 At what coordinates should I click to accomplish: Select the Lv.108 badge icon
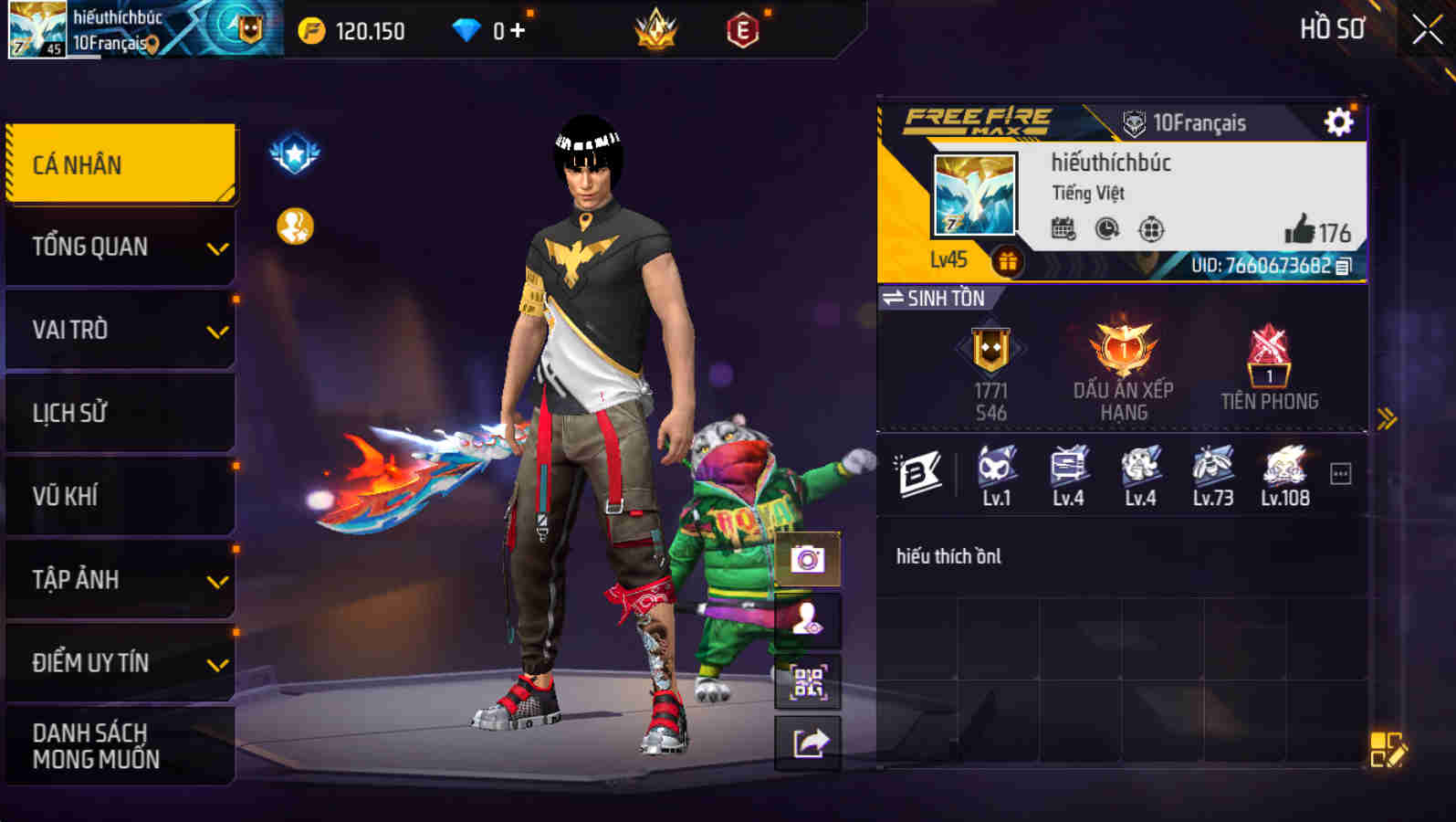pos(1283,468)
